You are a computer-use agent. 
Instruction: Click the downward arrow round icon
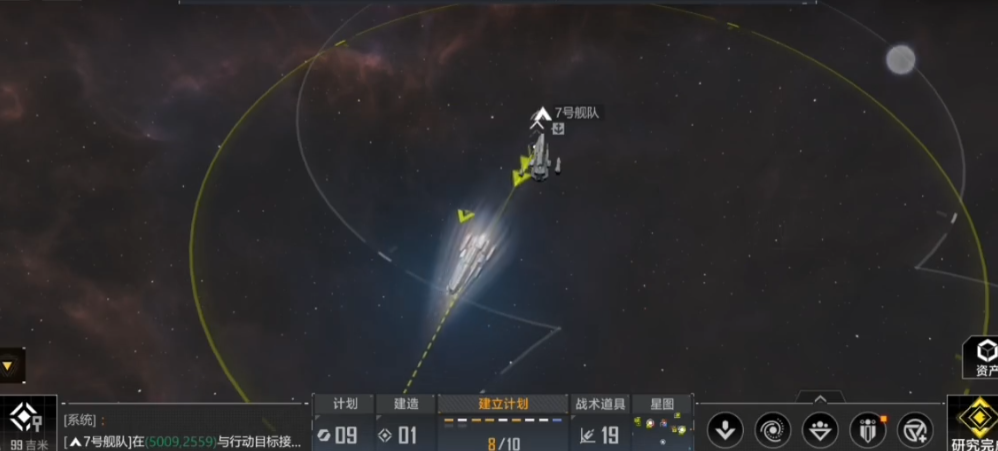point(725,430)
